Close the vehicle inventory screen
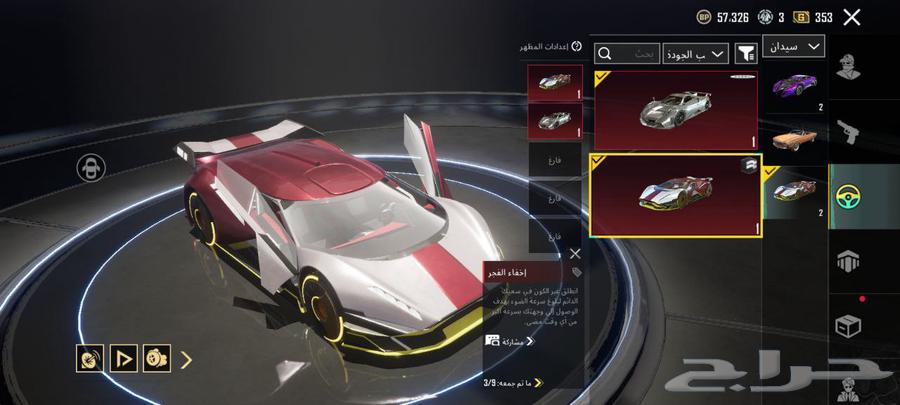Viewport: 900px width, 405px height. pos(852,17)
